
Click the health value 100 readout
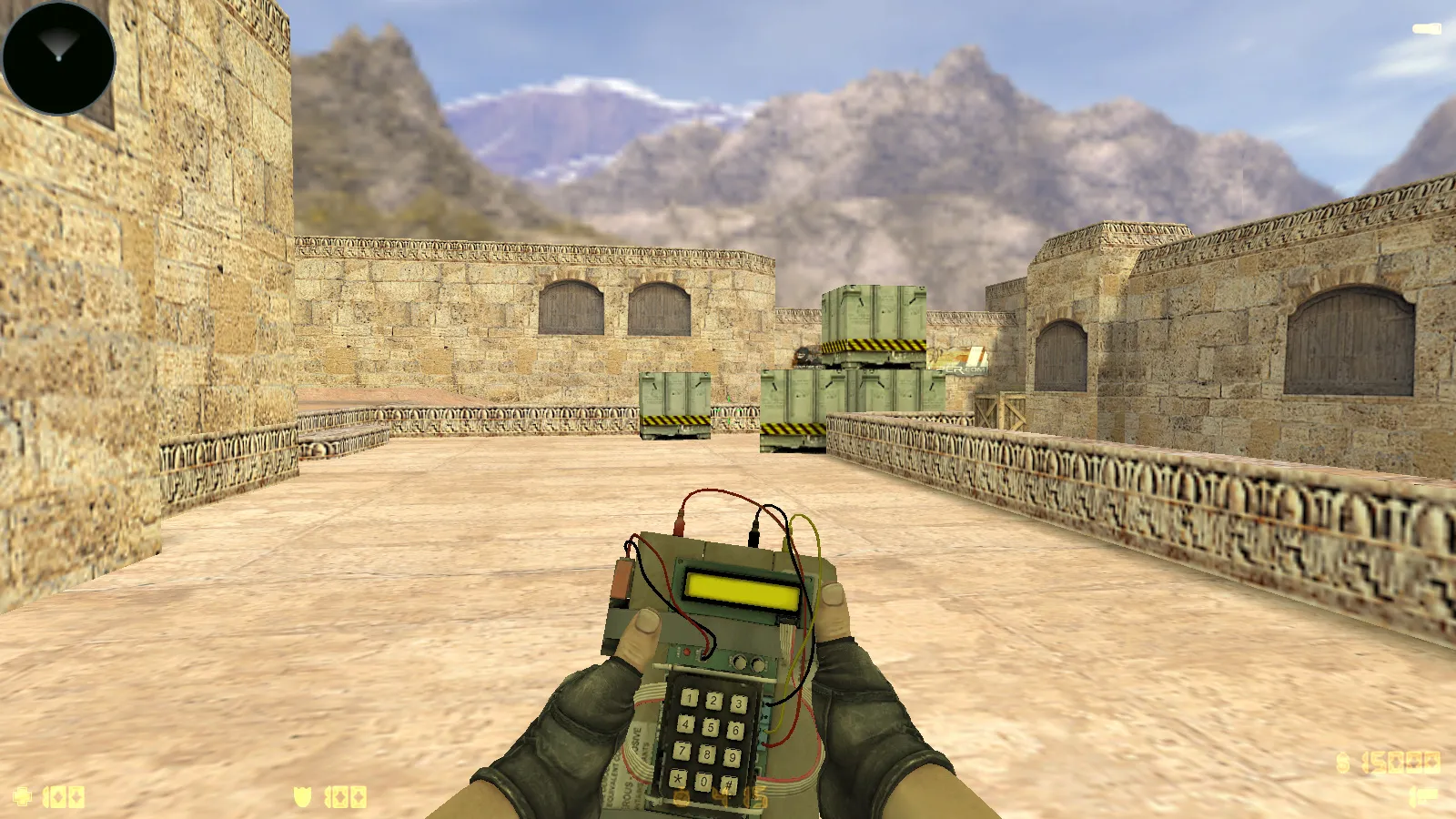64,796
